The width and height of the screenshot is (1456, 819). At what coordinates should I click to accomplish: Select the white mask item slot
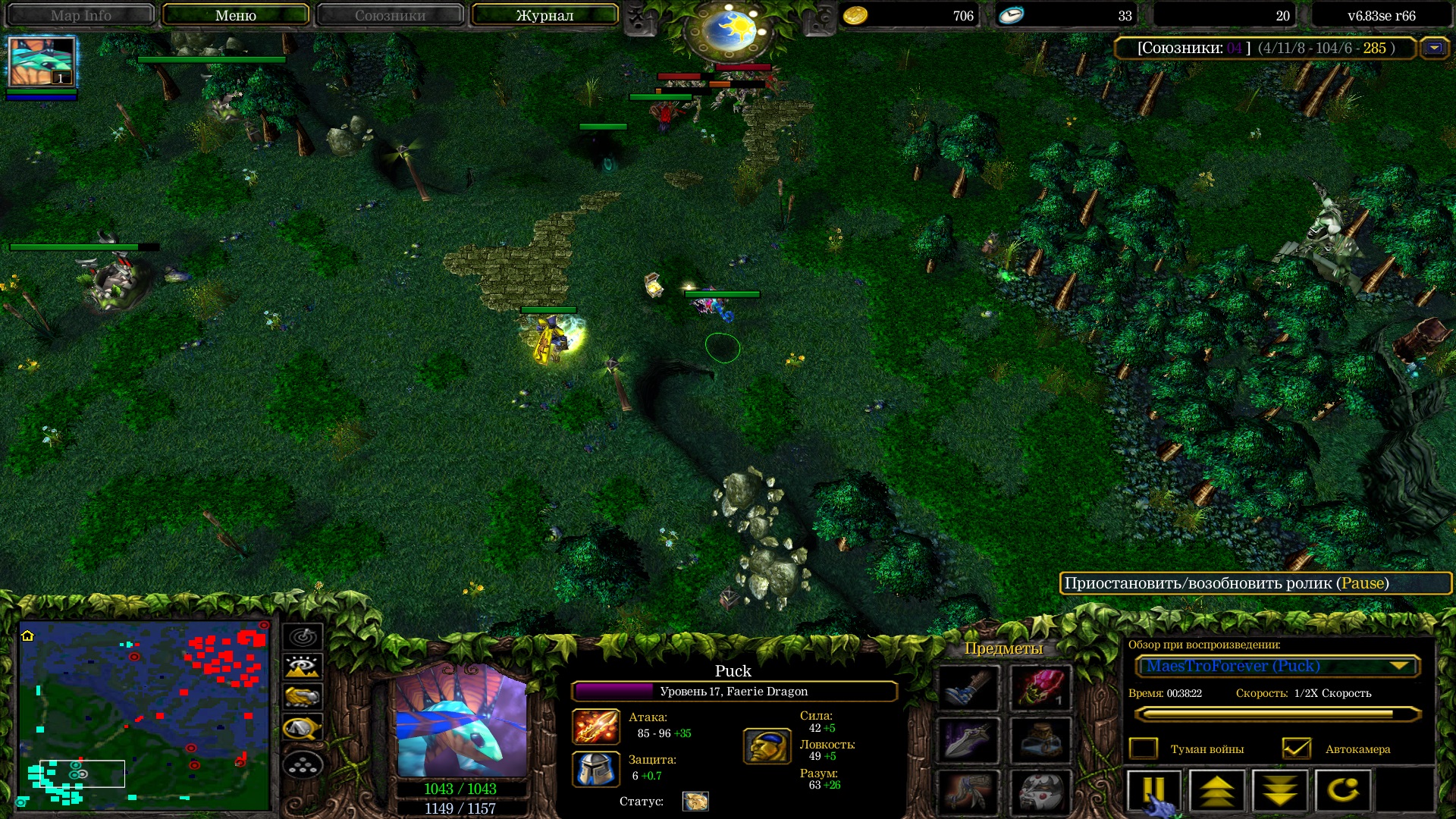point(1040,791)
